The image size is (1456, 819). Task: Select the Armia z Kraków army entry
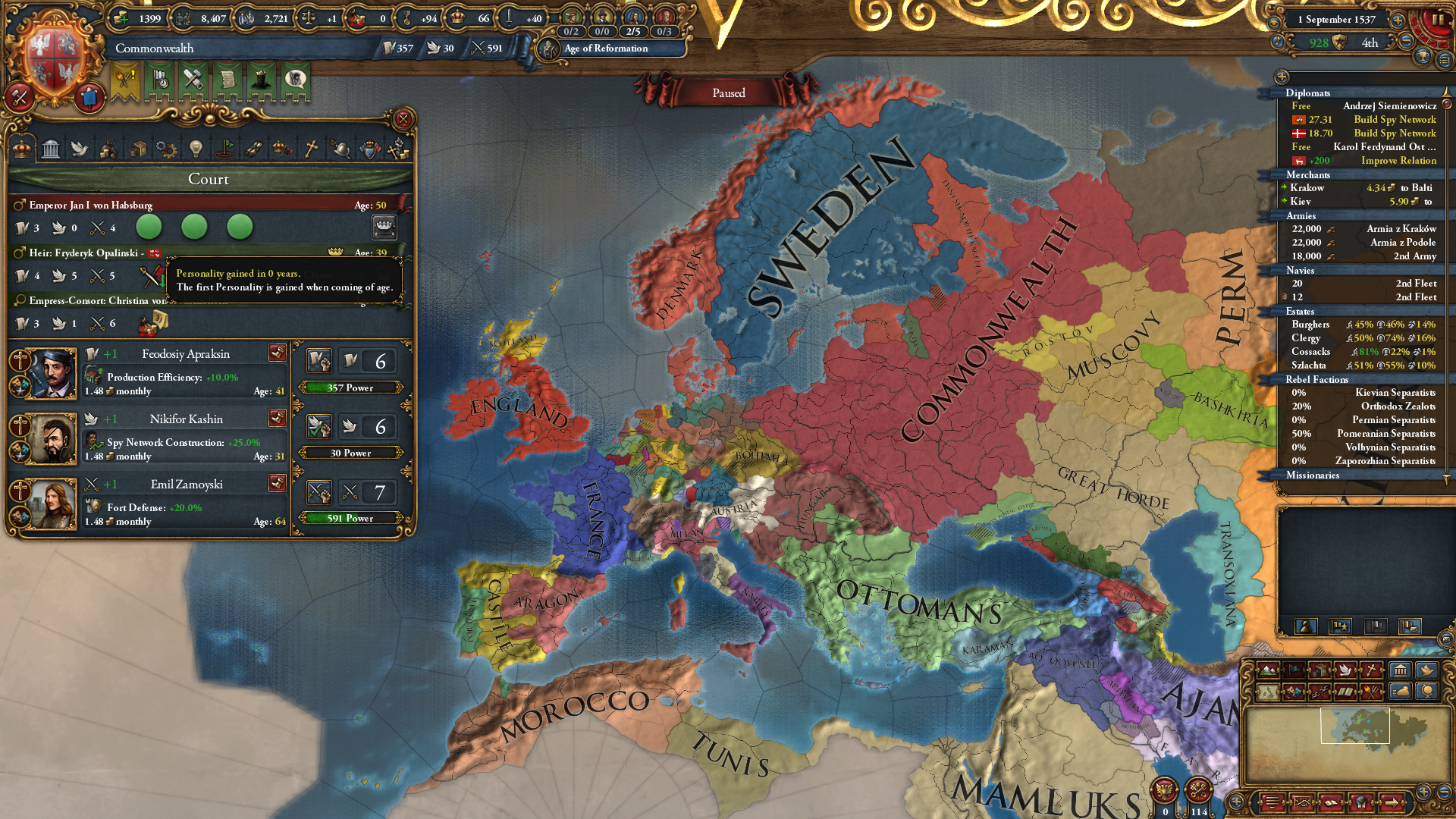[1401, 228]
